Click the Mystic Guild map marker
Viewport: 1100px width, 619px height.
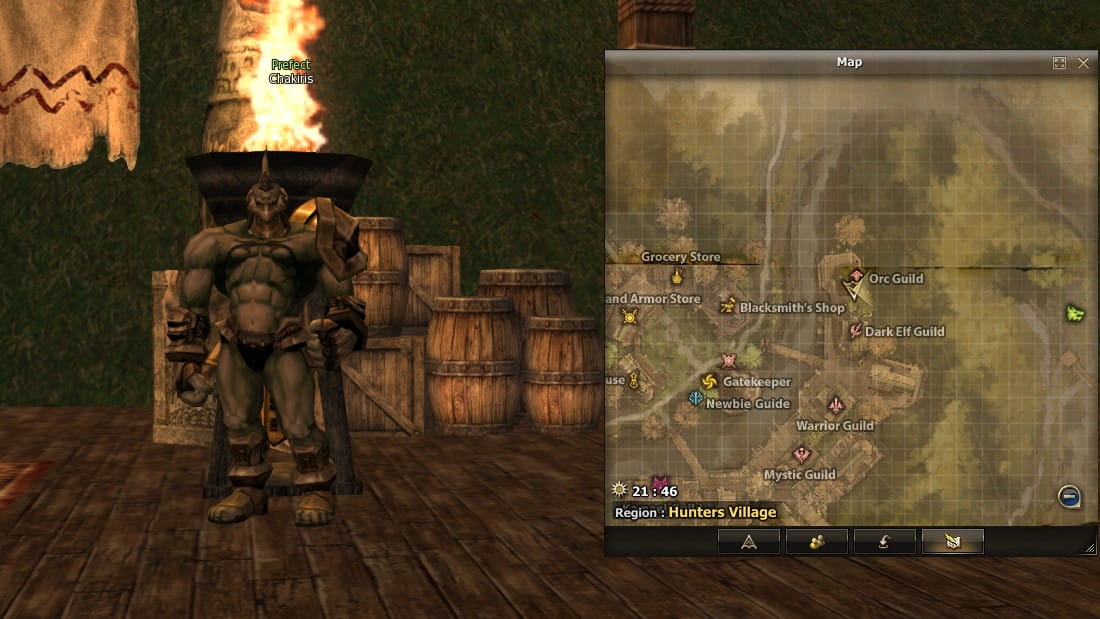coord(800,455)
